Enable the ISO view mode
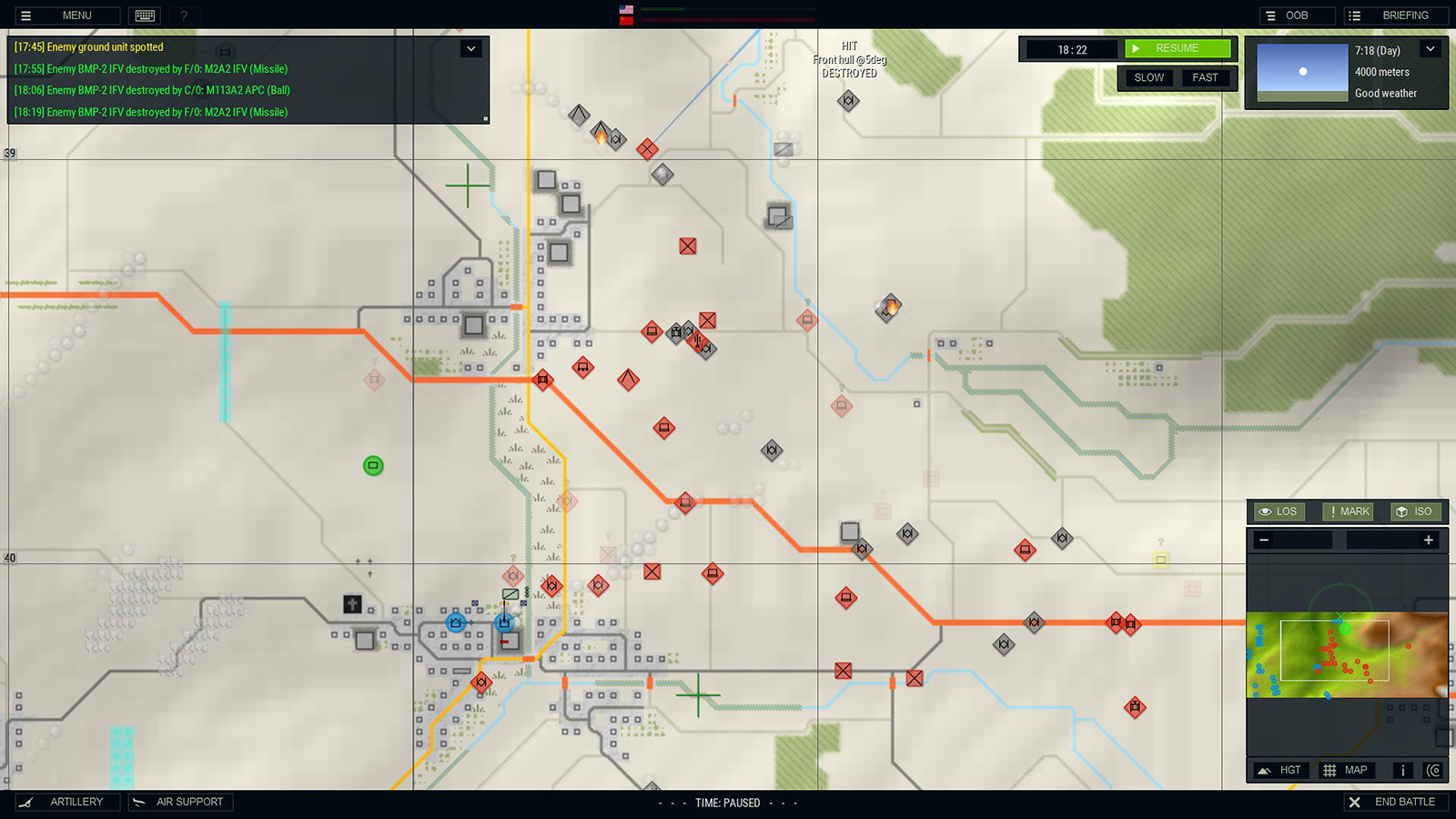The image size is (1456, 819). [1415, 511]
